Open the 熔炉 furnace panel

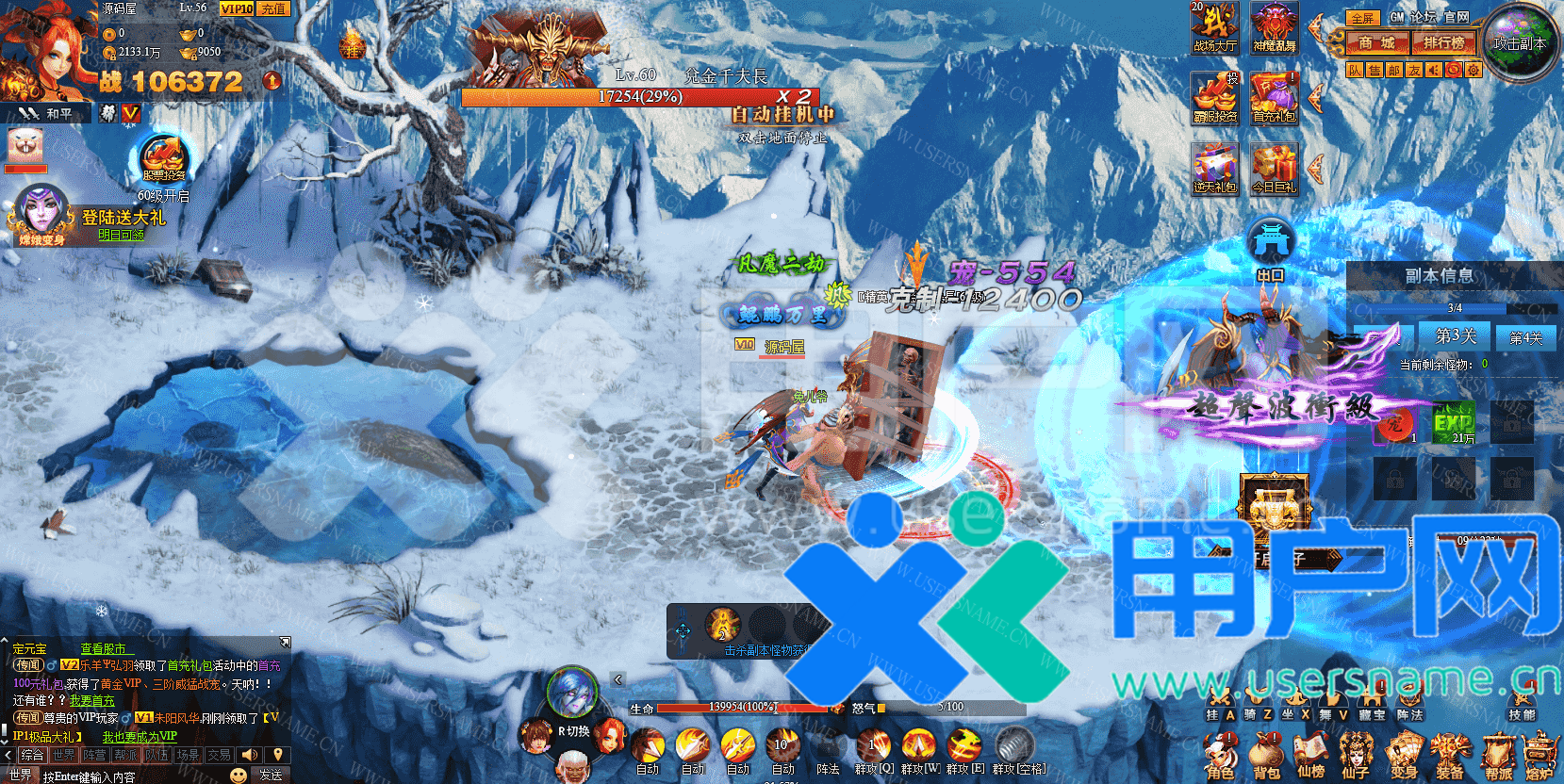(1540, 757)
